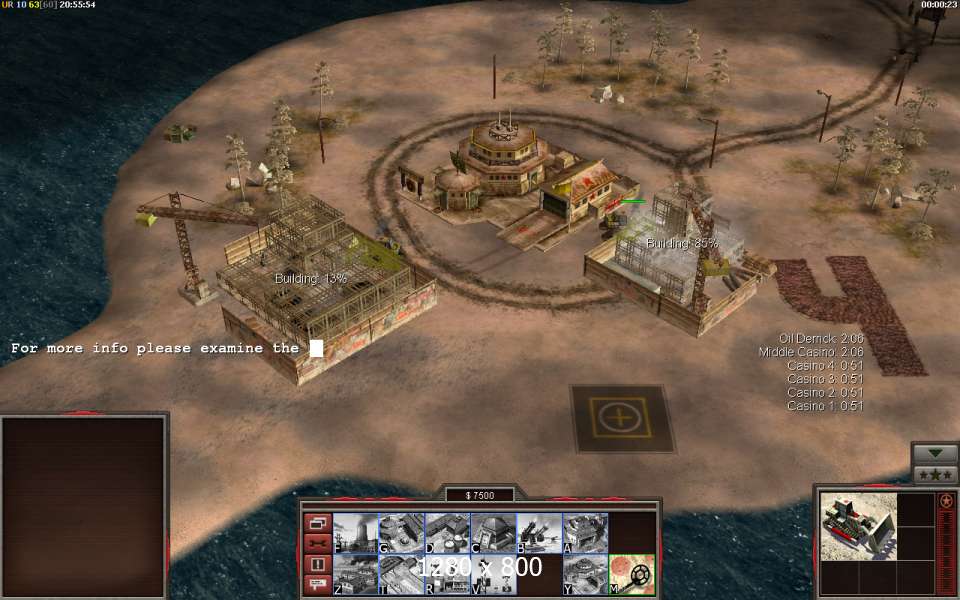Click the red wrench button
Image resolution: width=960 pixels, height=600 pixels.
click(x=317, y=543)
